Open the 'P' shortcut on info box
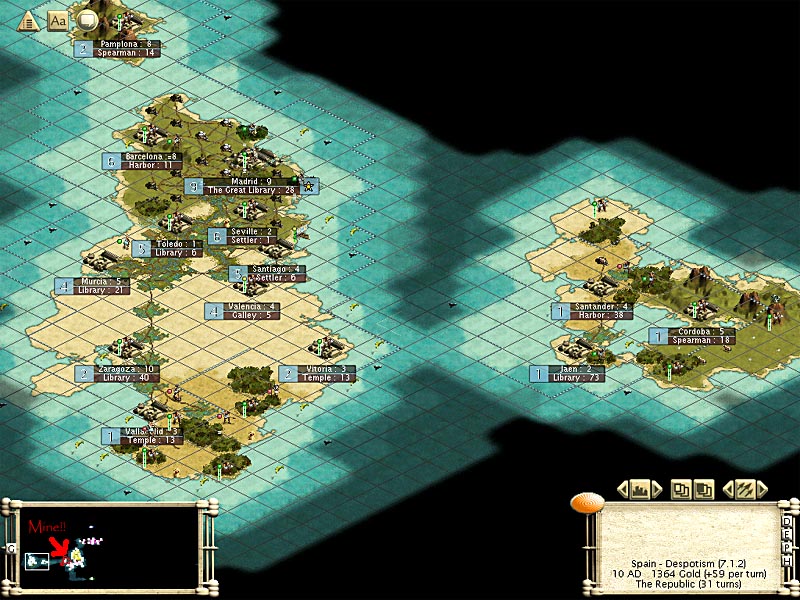 coord(787,549)
